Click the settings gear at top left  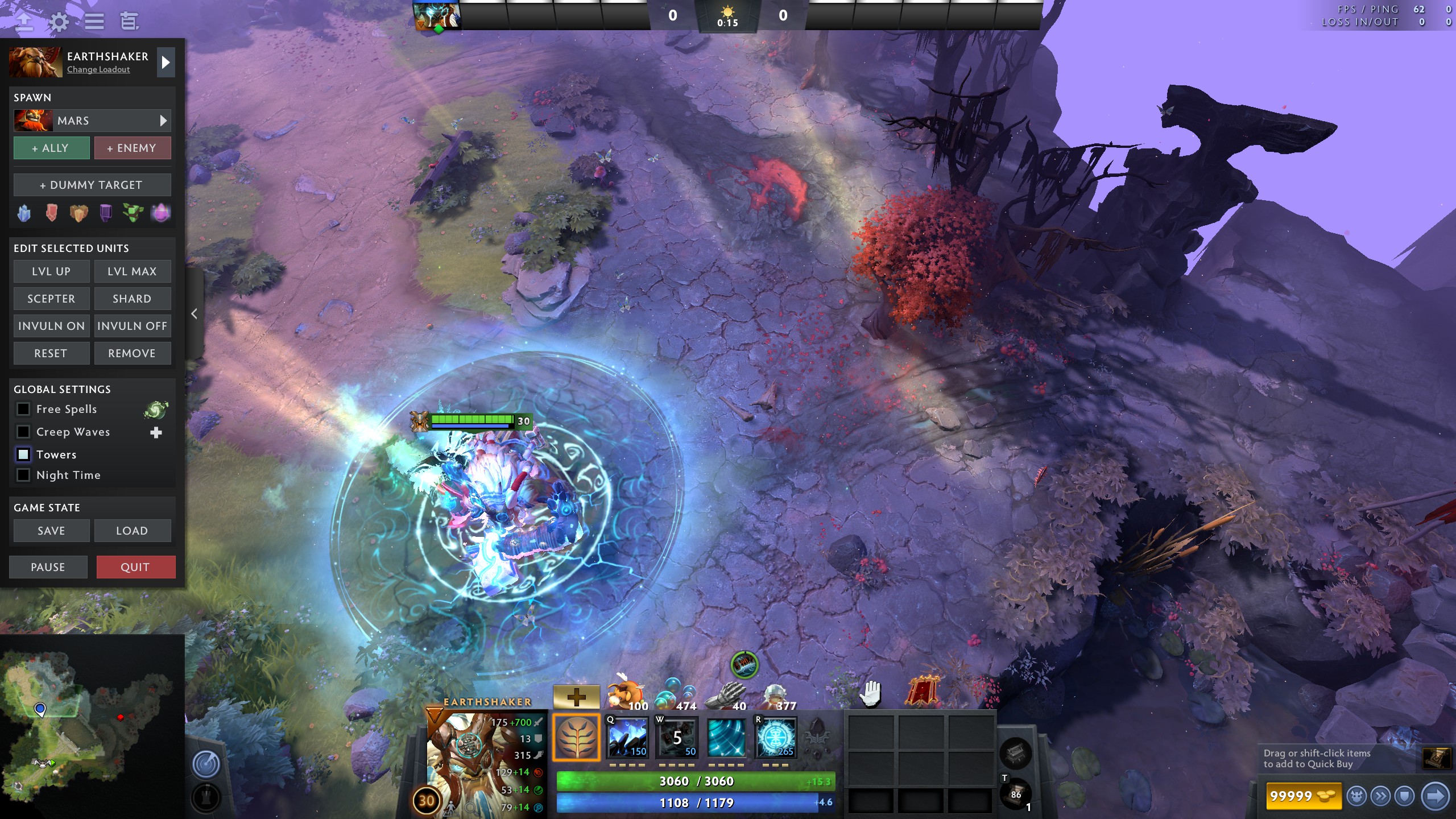pyautogui.click(x=59, y=21)
